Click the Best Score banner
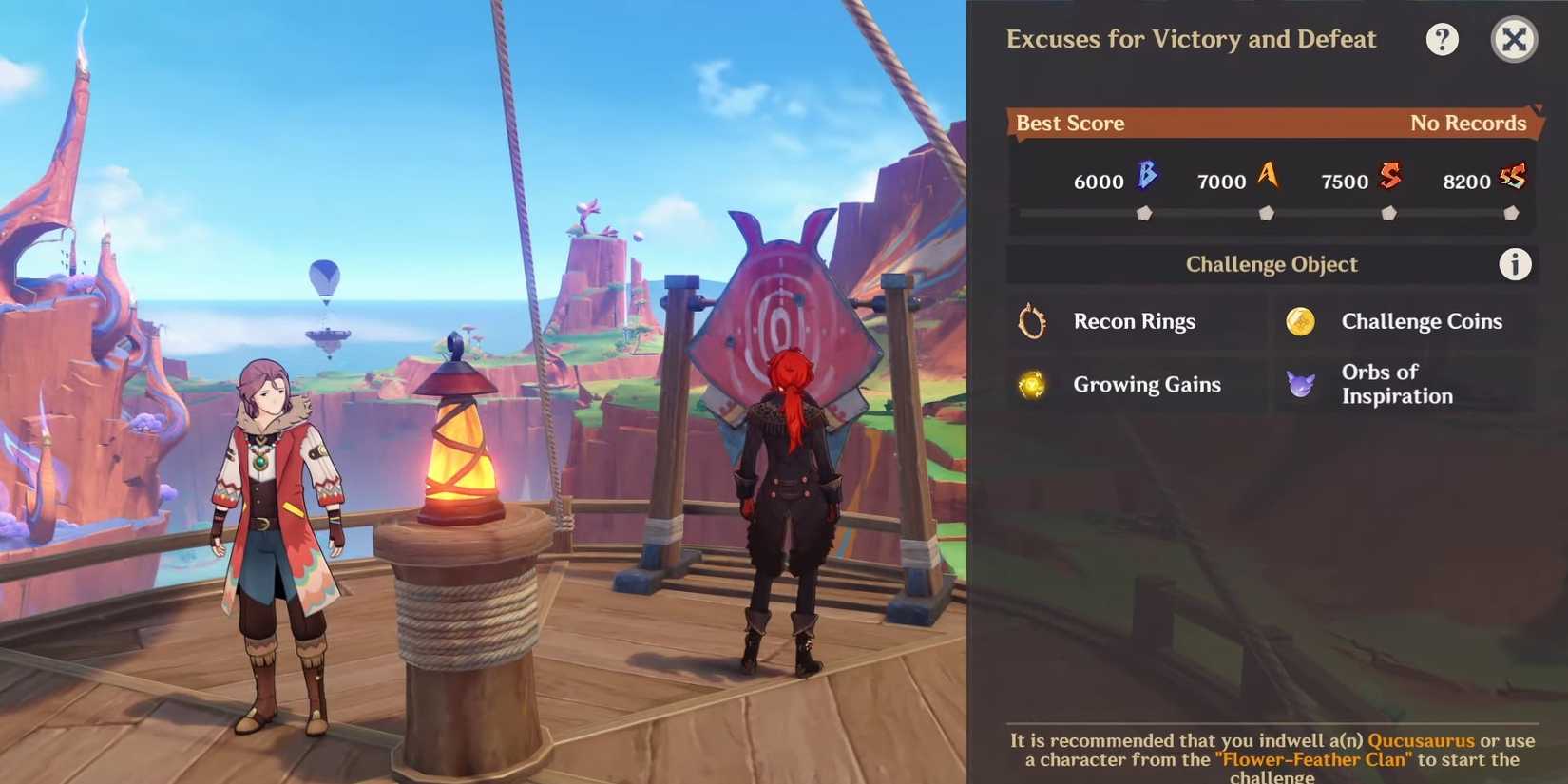This screenshot has width=1568, height=784. (x=1271, y=123)
